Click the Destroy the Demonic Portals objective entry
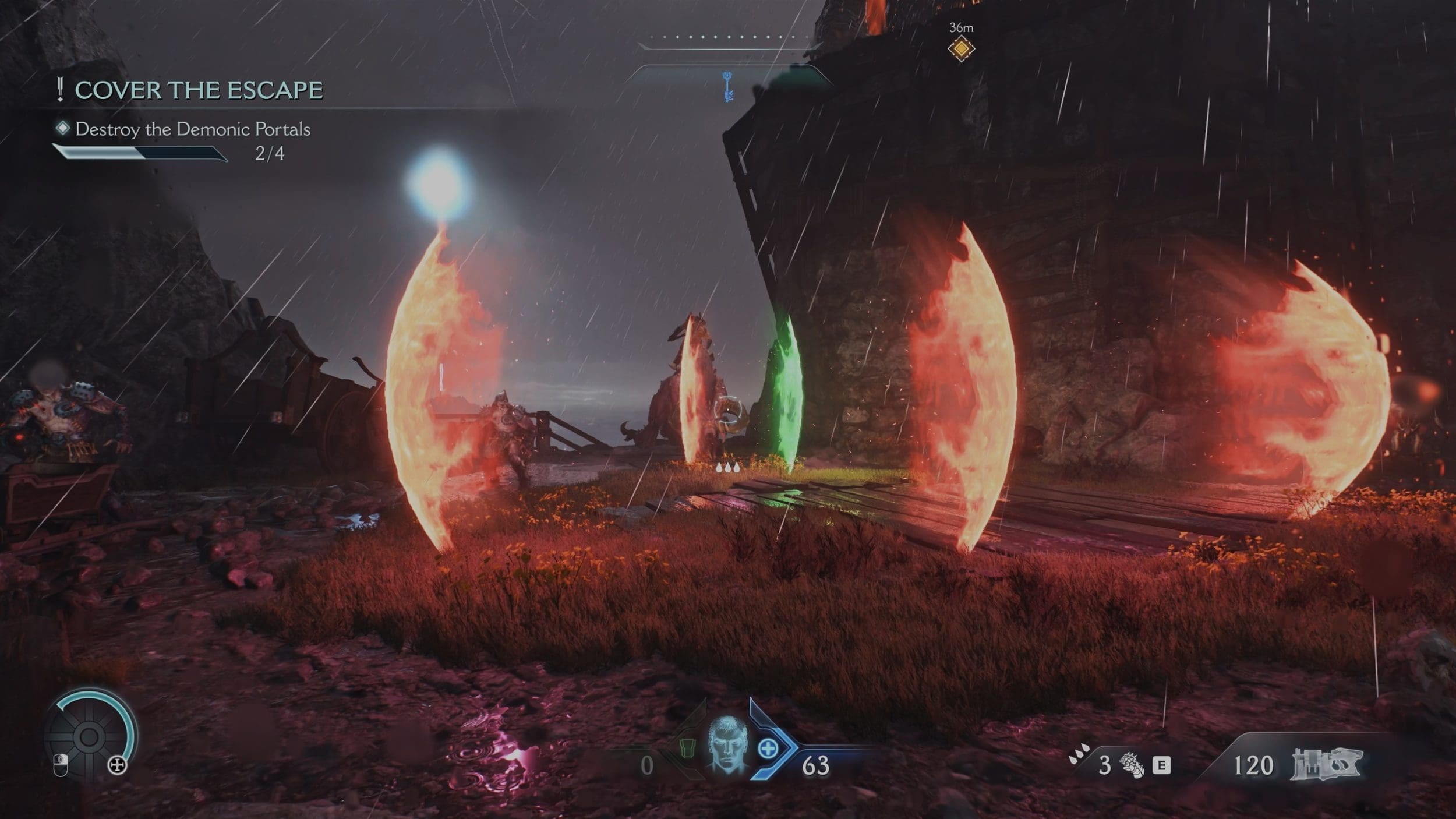This screenshot has width=1456, height=819. pyautogui.click(x=192, y=129)
